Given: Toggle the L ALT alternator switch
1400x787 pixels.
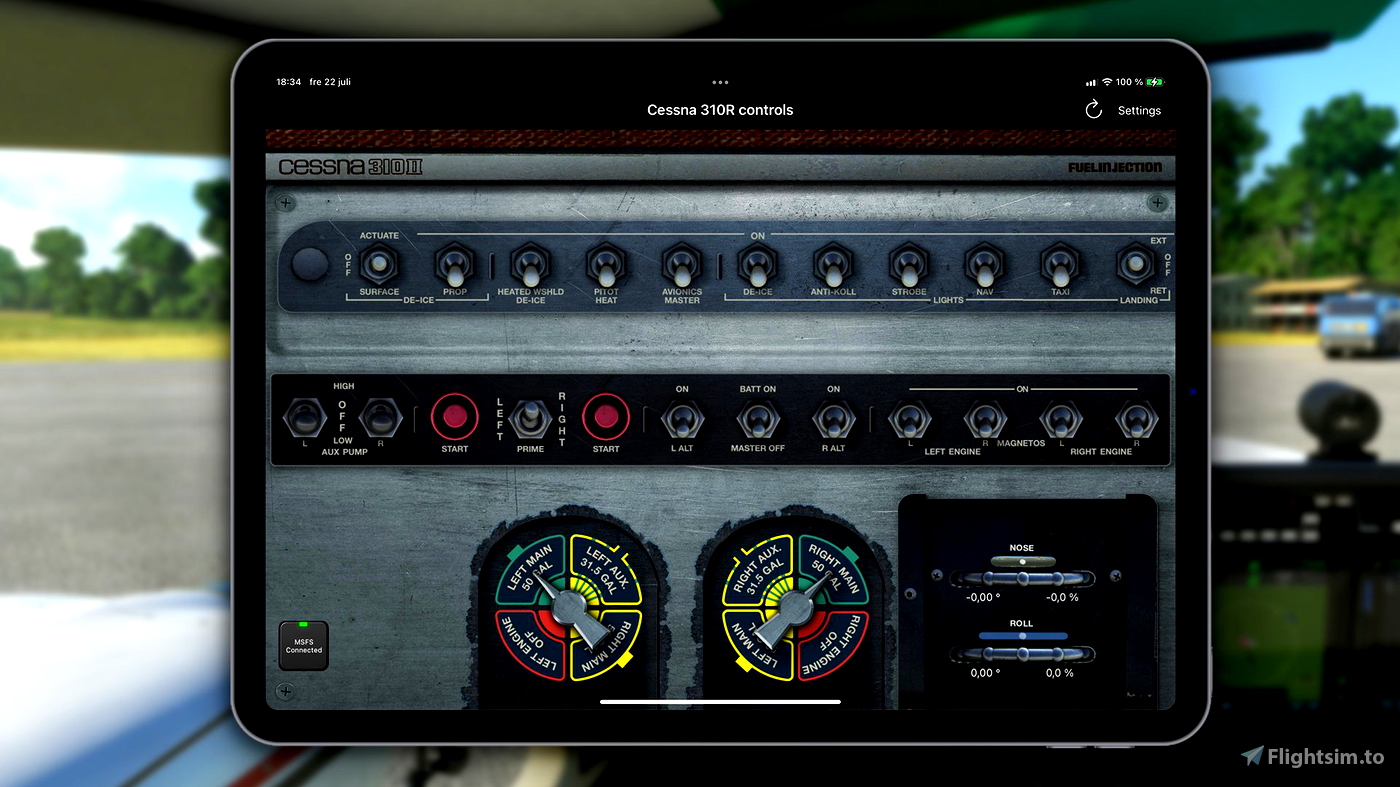Looking at the screenshot, I should pyautogui.click(x=682, y=419).
